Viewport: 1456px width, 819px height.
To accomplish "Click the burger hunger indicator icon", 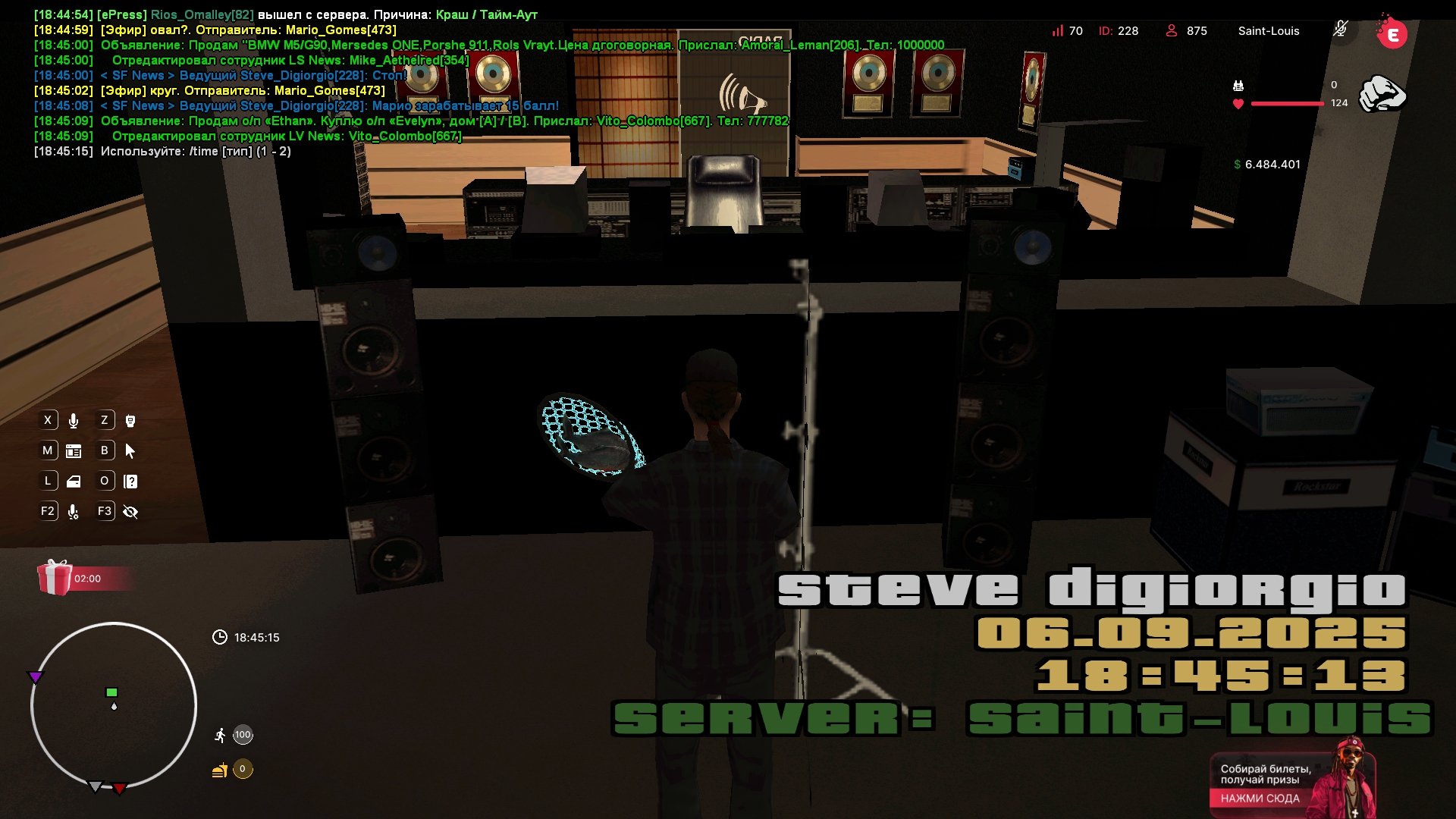I will (x=220, y=770).
